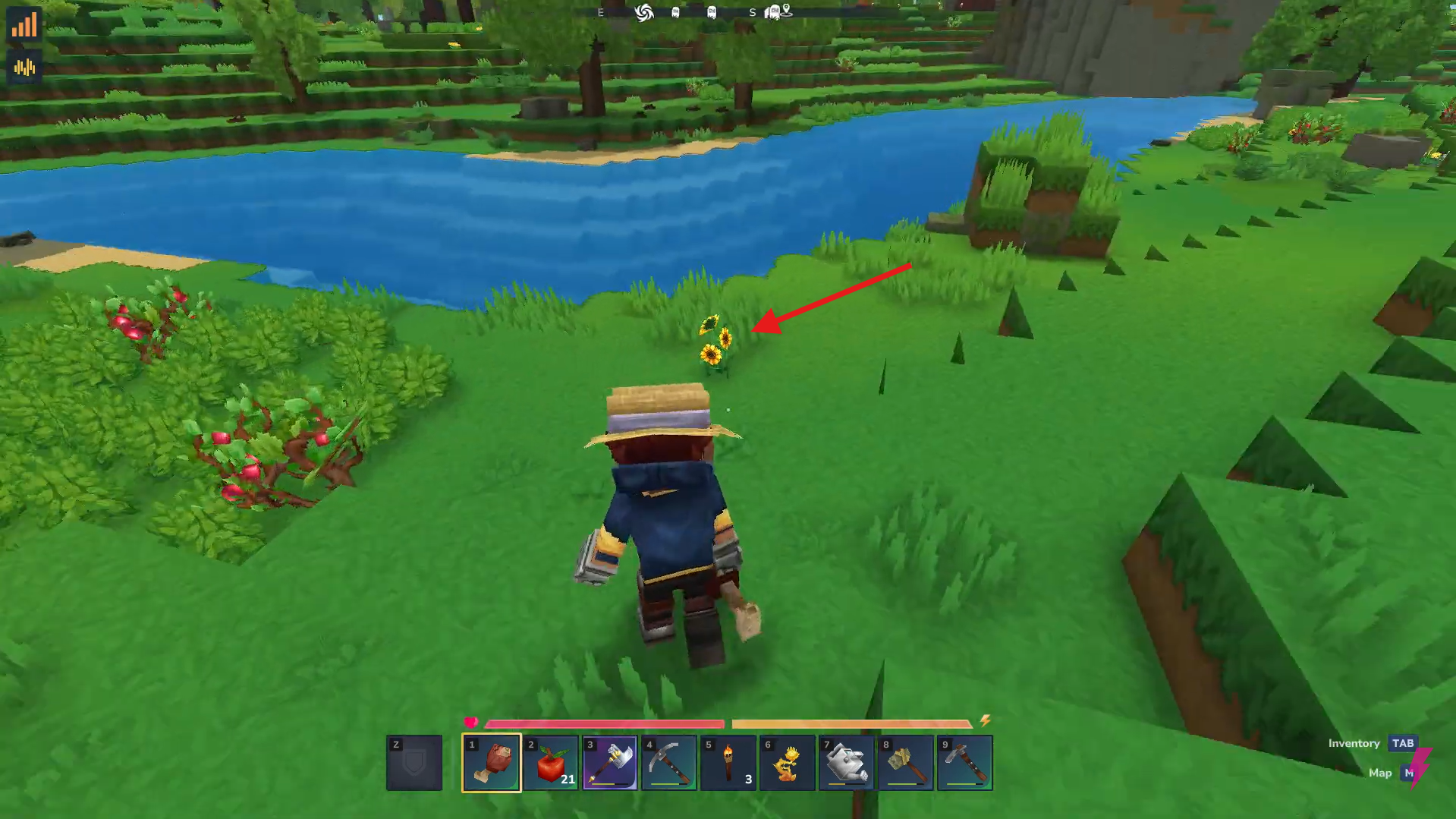Click the shield offhand Z slot

tap(414, 763)
